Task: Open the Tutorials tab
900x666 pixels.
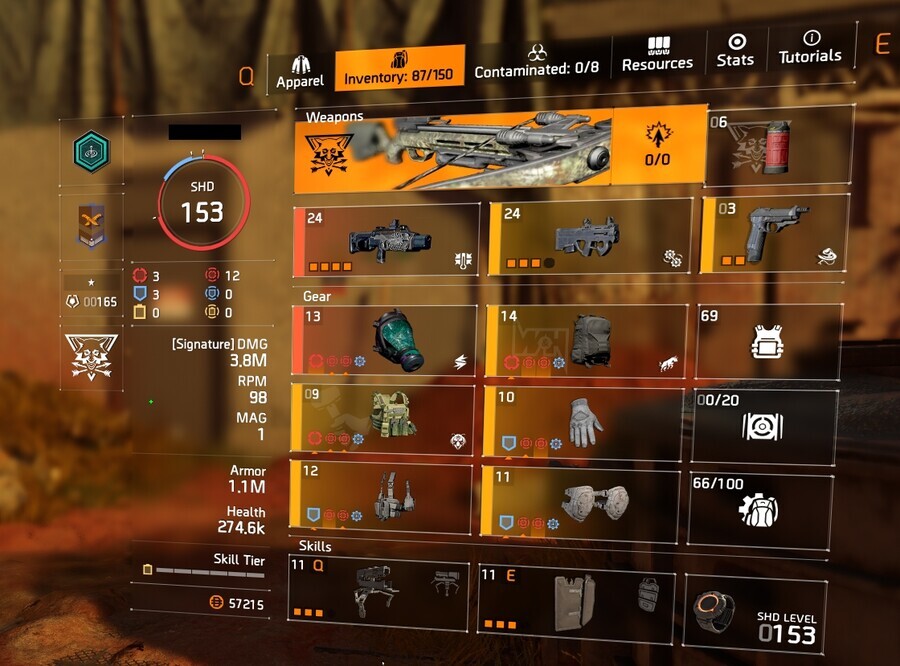Action: click(810, 48)
